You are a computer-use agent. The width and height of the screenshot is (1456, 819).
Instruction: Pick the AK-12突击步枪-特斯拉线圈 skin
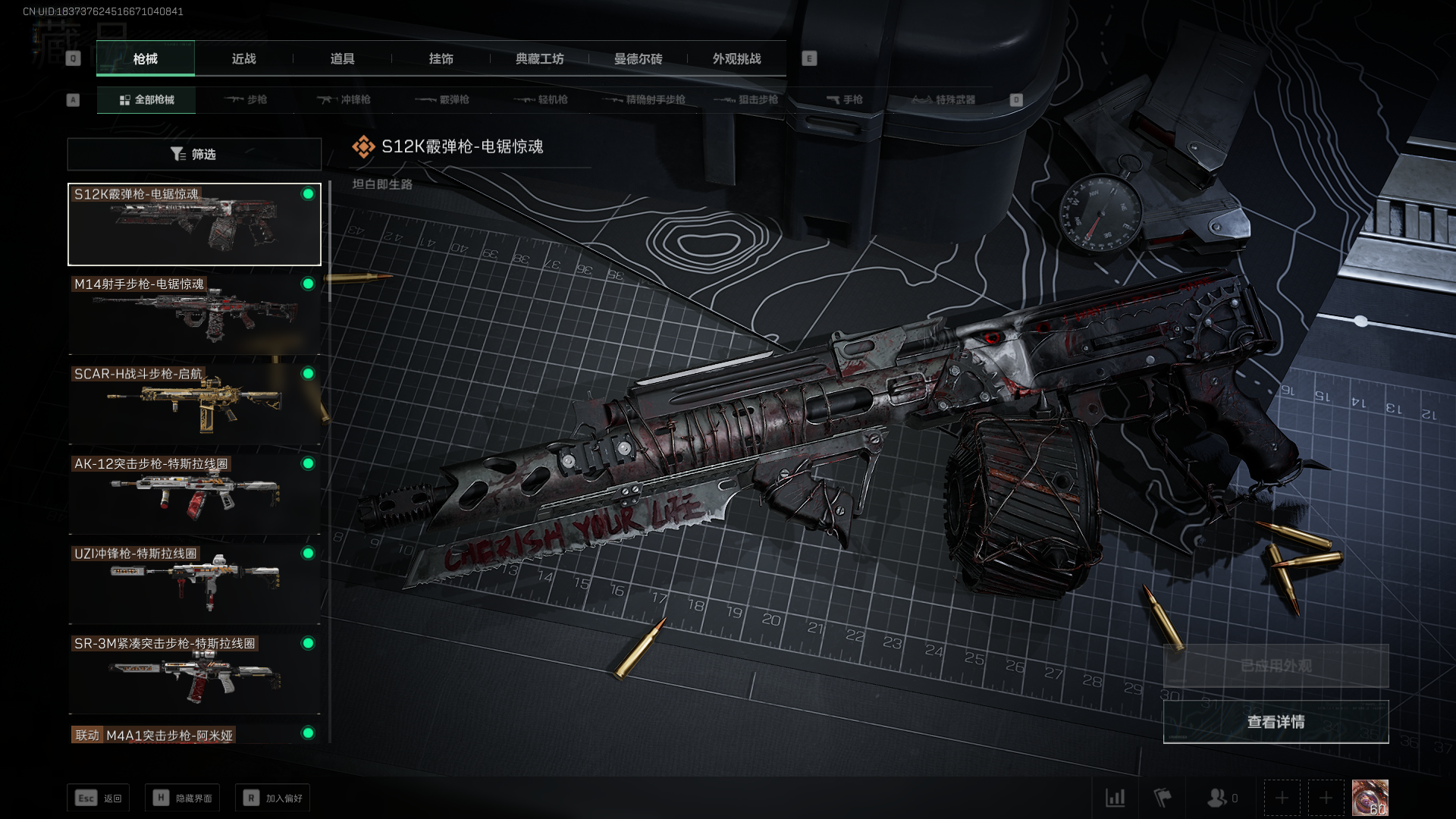click(194, 494)
